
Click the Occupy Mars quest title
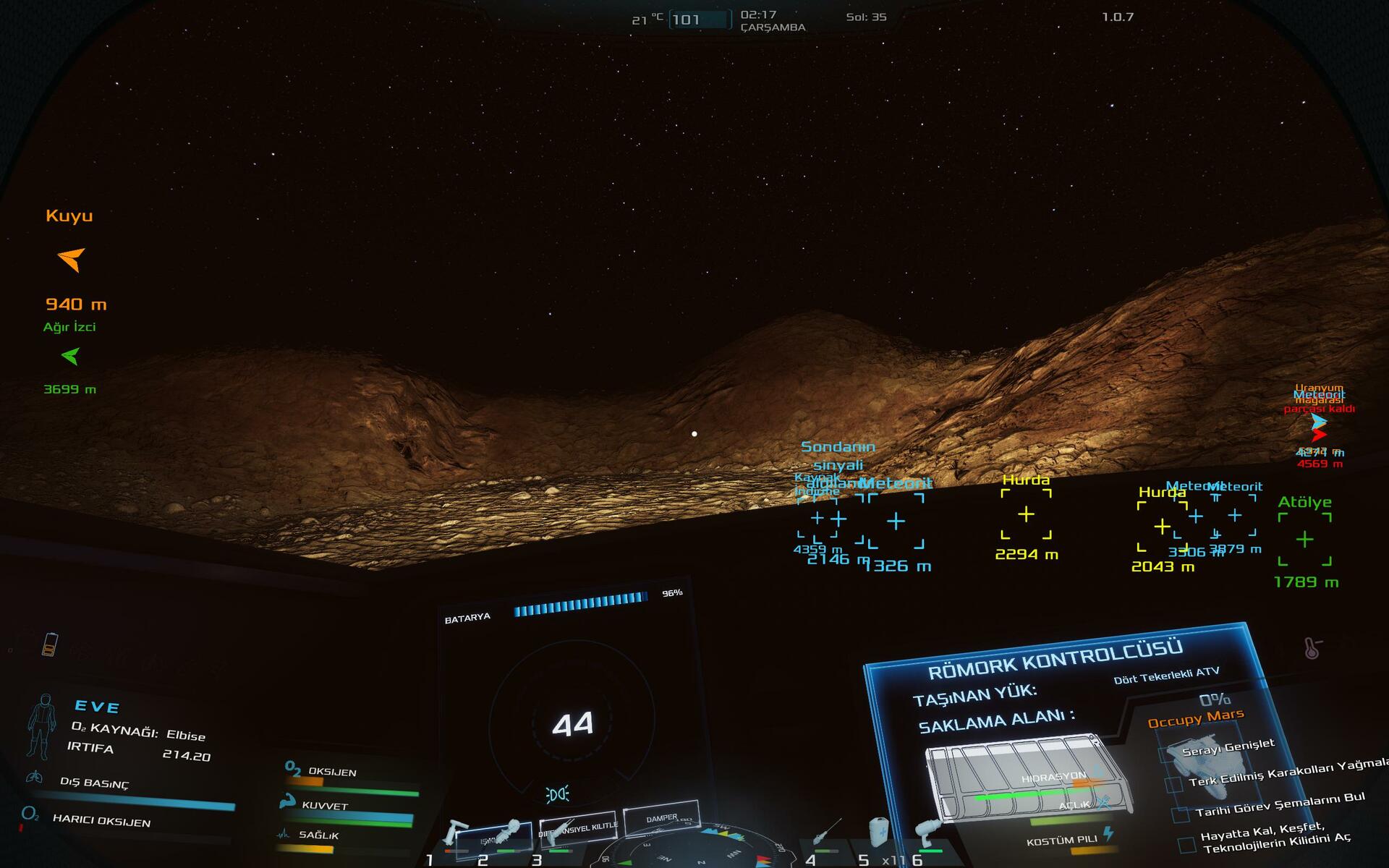(1195, 718)
